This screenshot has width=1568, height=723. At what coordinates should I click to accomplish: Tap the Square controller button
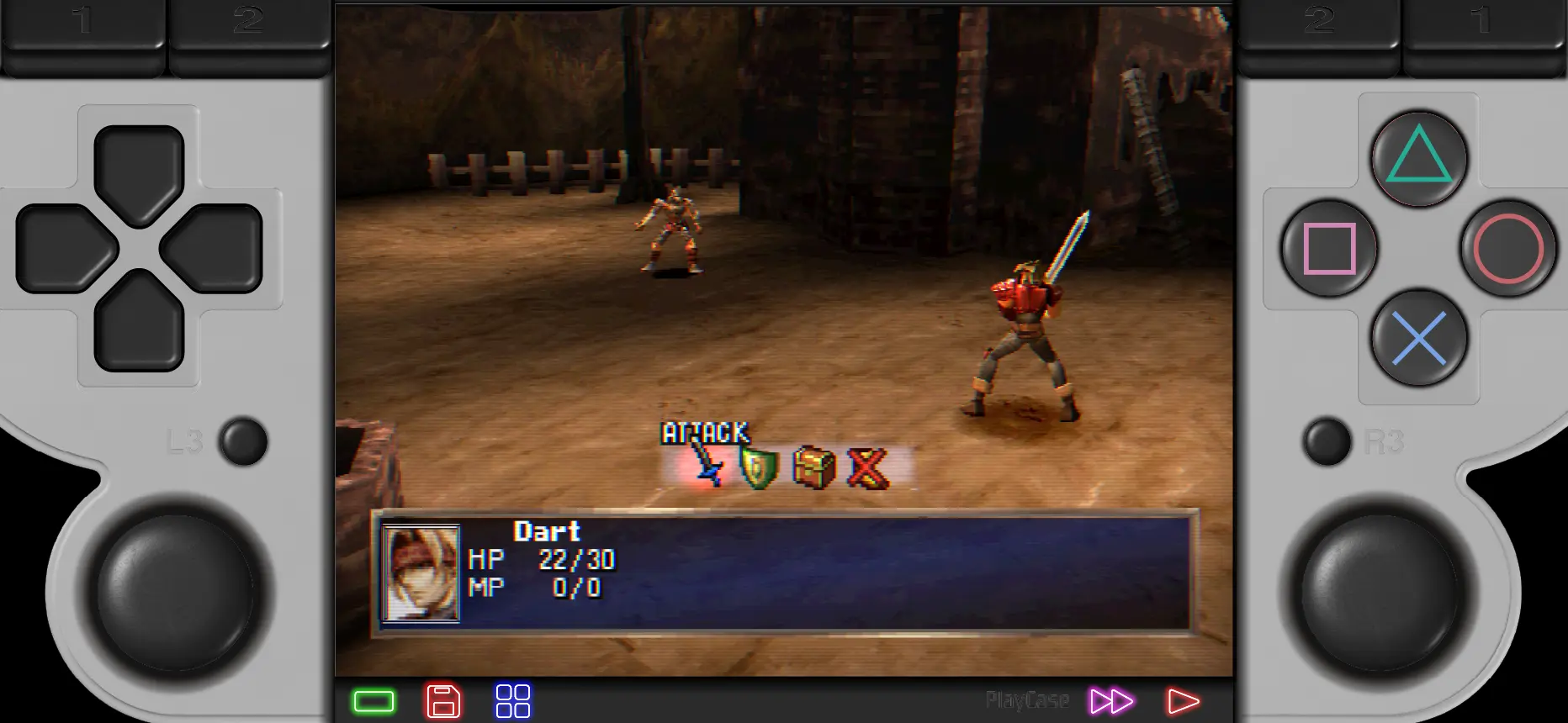click(x=1327, y=250)
